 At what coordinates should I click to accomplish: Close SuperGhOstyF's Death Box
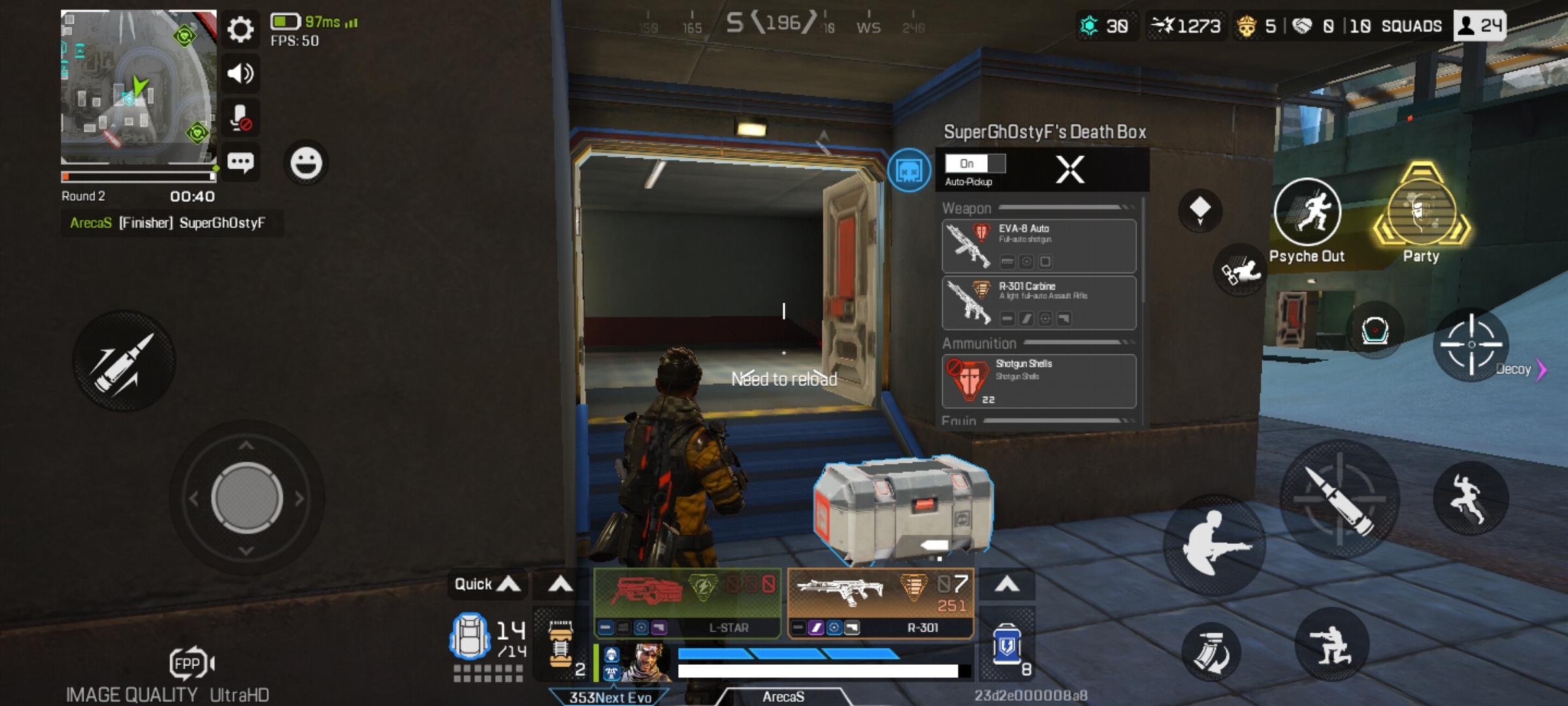pyautogui.click(x=1069, y=169)
